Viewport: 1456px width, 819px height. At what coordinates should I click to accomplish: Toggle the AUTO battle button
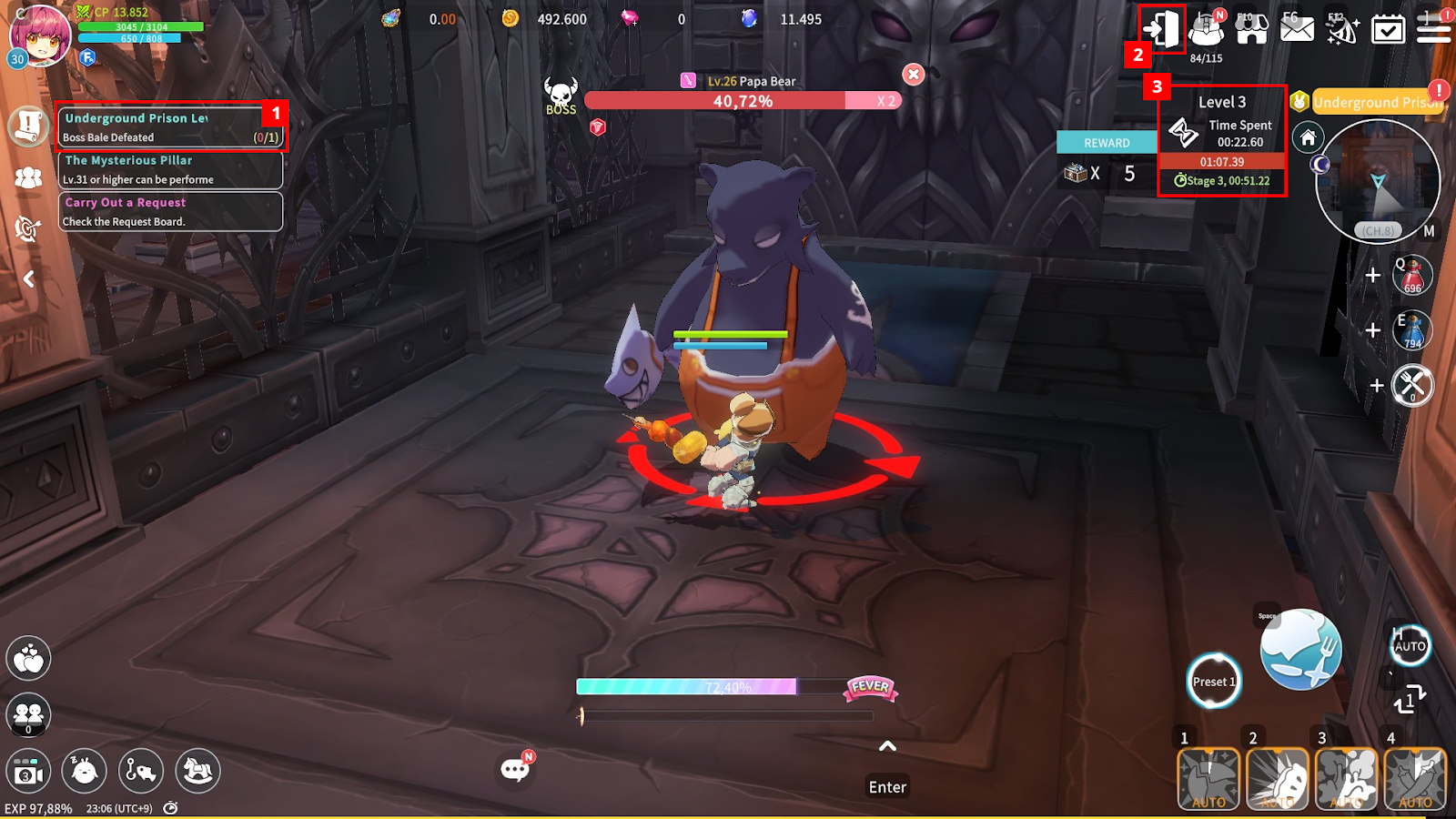click(x=1410, y=646)
